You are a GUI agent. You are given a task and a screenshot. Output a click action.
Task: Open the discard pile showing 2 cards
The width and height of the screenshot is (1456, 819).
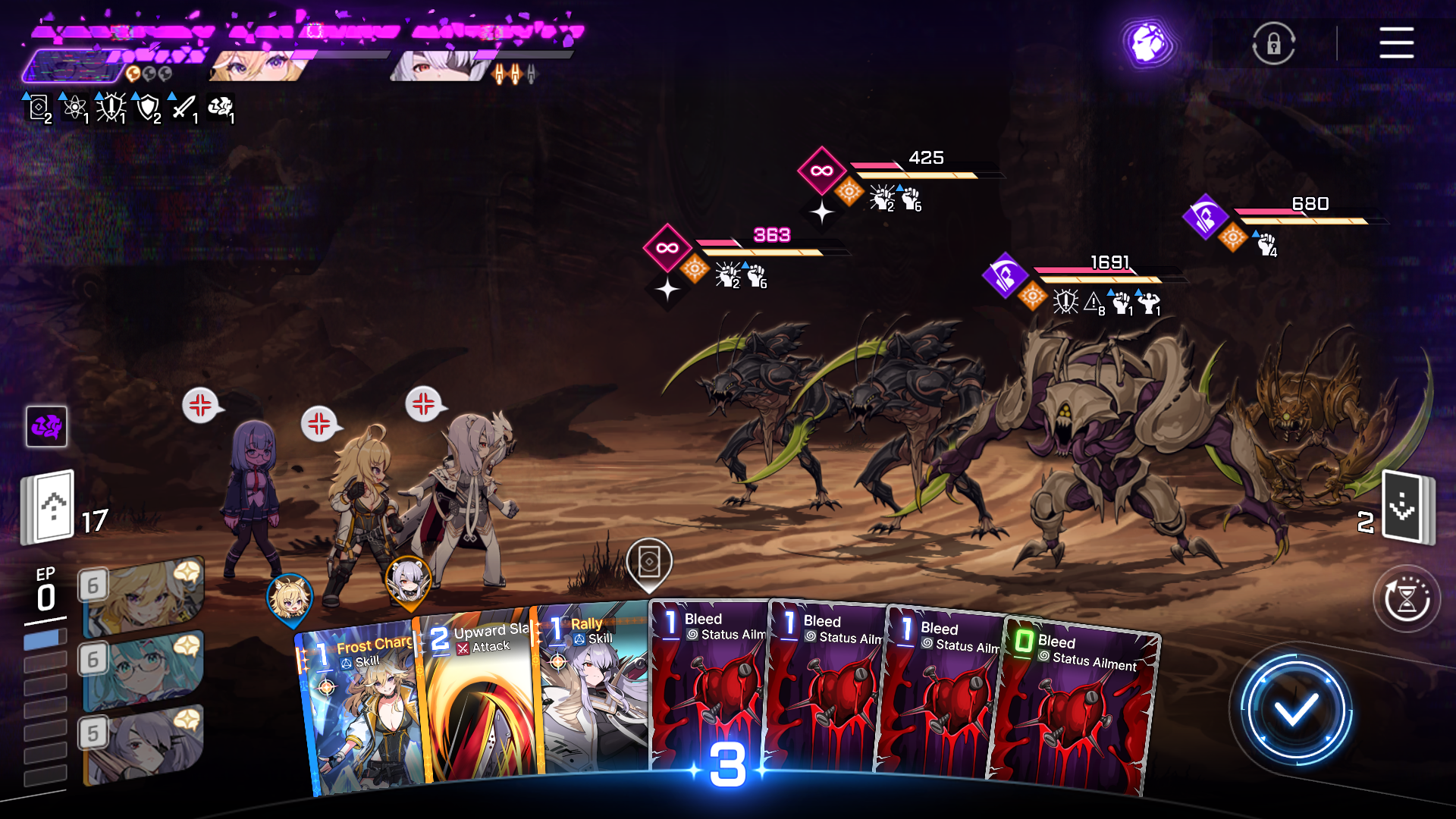coord(1407,507)
